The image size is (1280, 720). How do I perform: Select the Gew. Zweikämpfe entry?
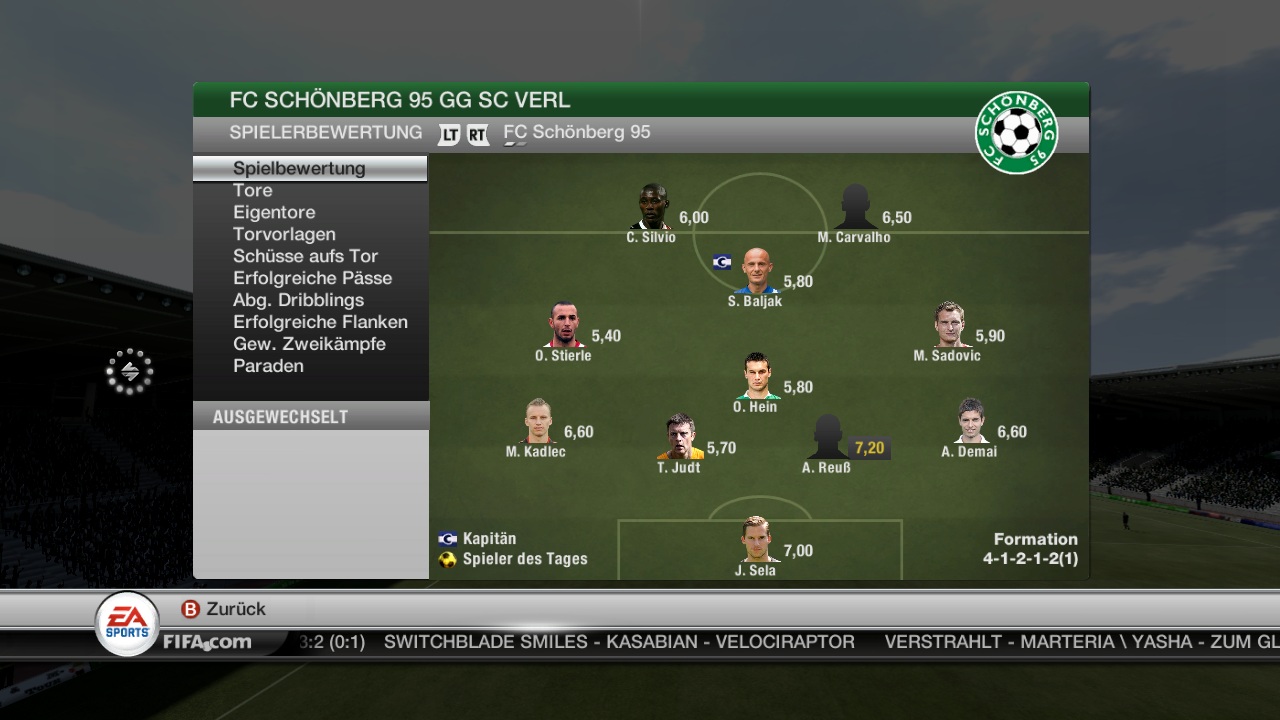309,344
